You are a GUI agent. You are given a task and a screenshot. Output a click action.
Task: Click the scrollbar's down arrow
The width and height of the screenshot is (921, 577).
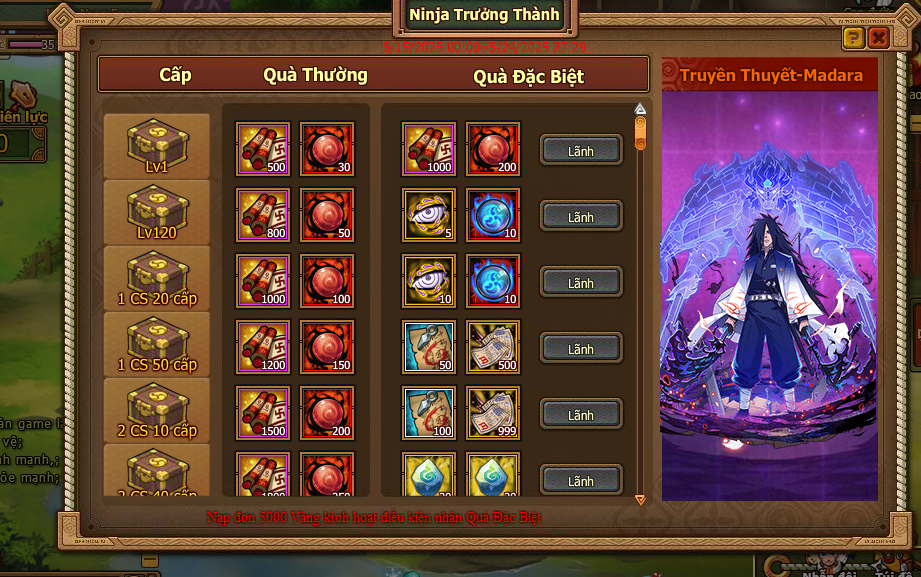coord(640,499)
